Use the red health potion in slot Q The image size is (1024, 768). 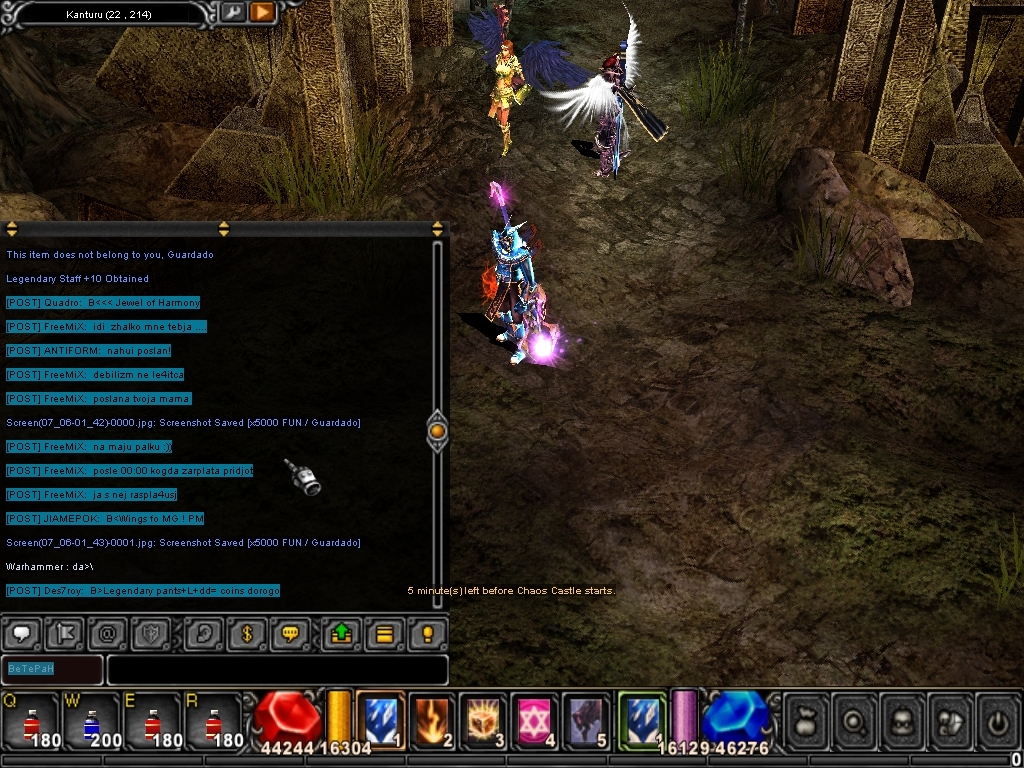[x=30, y=720]
